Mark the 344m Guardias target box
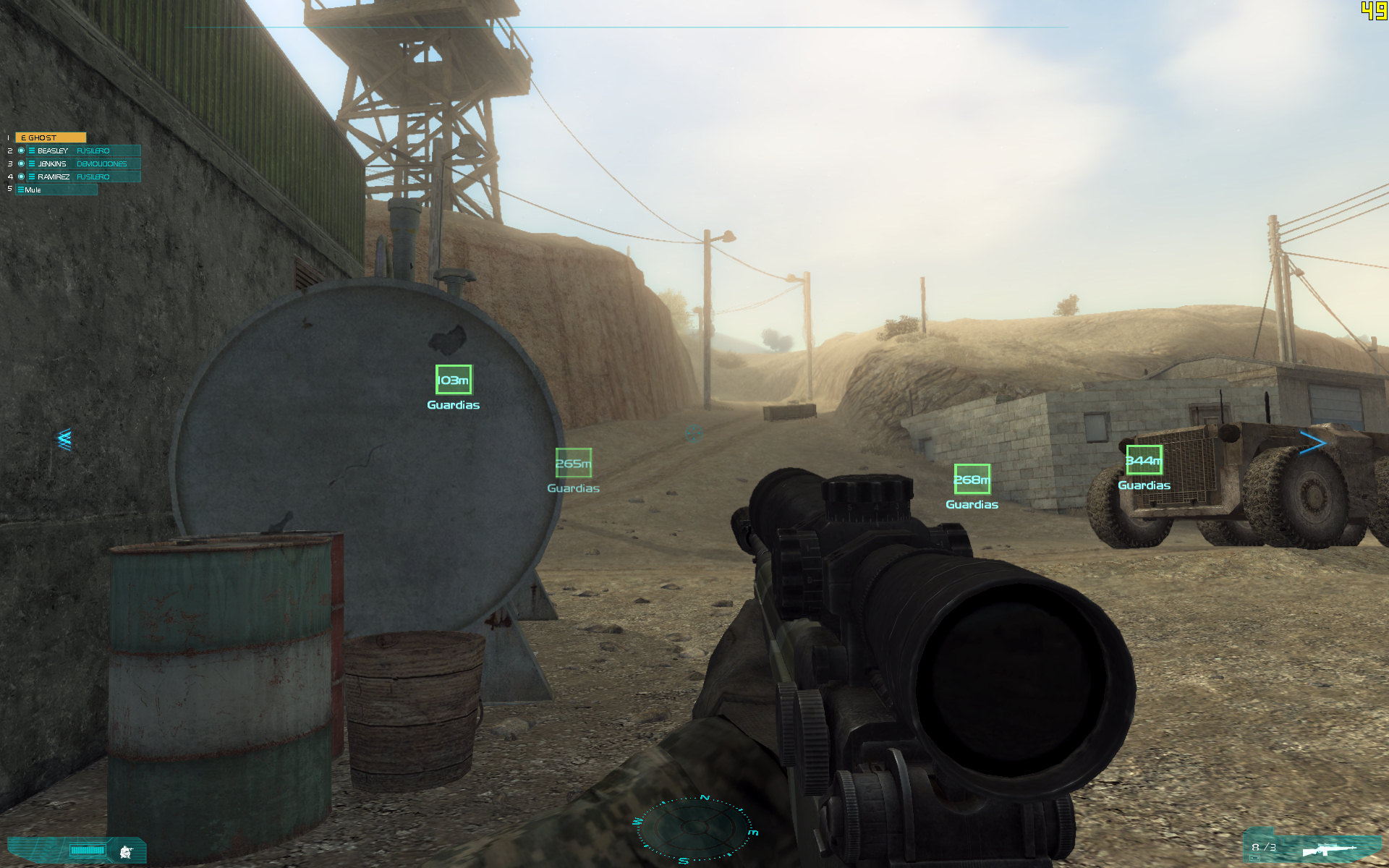 [1144, 460]
